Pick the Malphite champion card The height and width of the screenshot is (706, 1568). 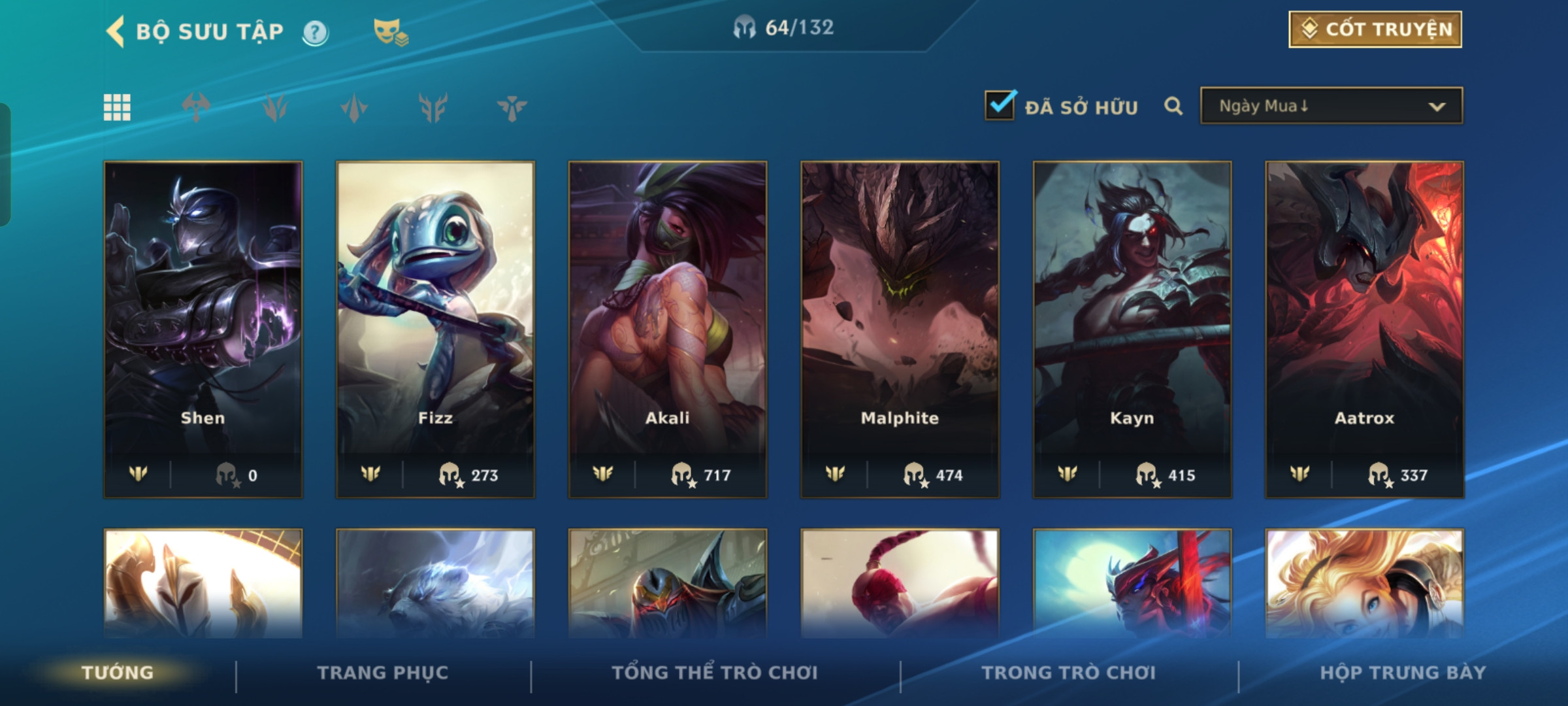click(x=900, y=329)
